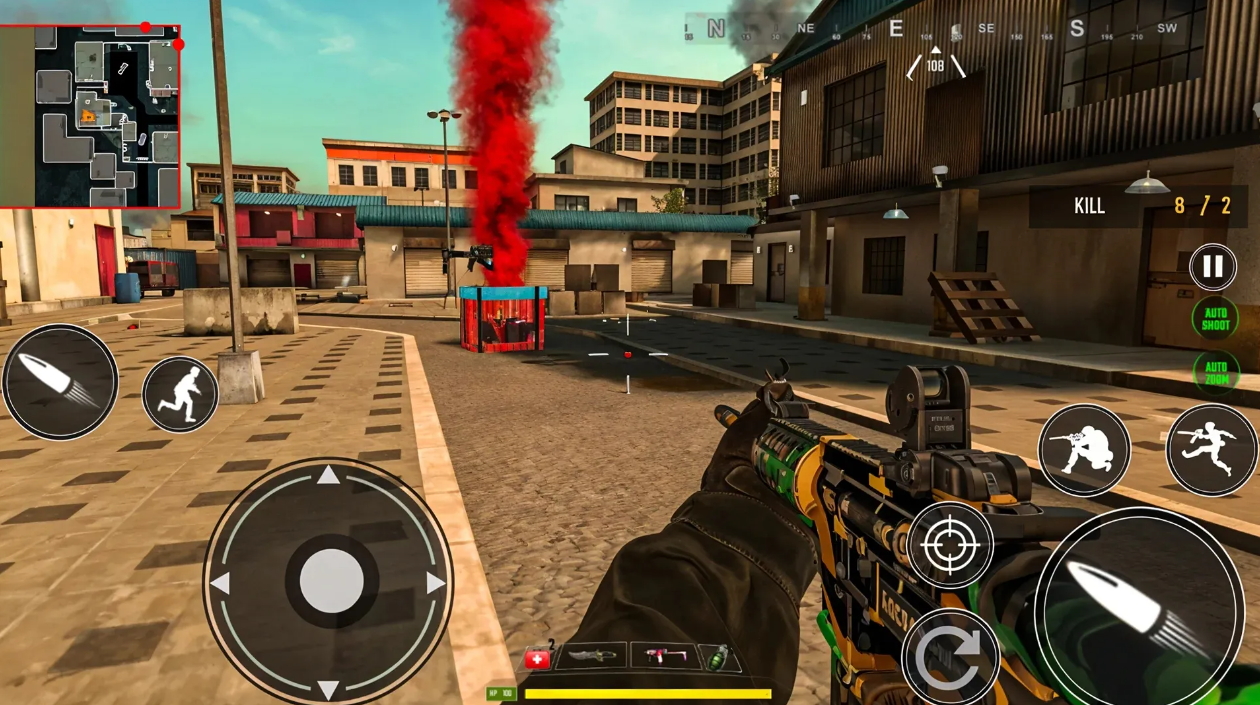This screenshot has height=705, width=1260.
Task: Toggle the Auto Shoot option
Action: (x=1215, y=319)
